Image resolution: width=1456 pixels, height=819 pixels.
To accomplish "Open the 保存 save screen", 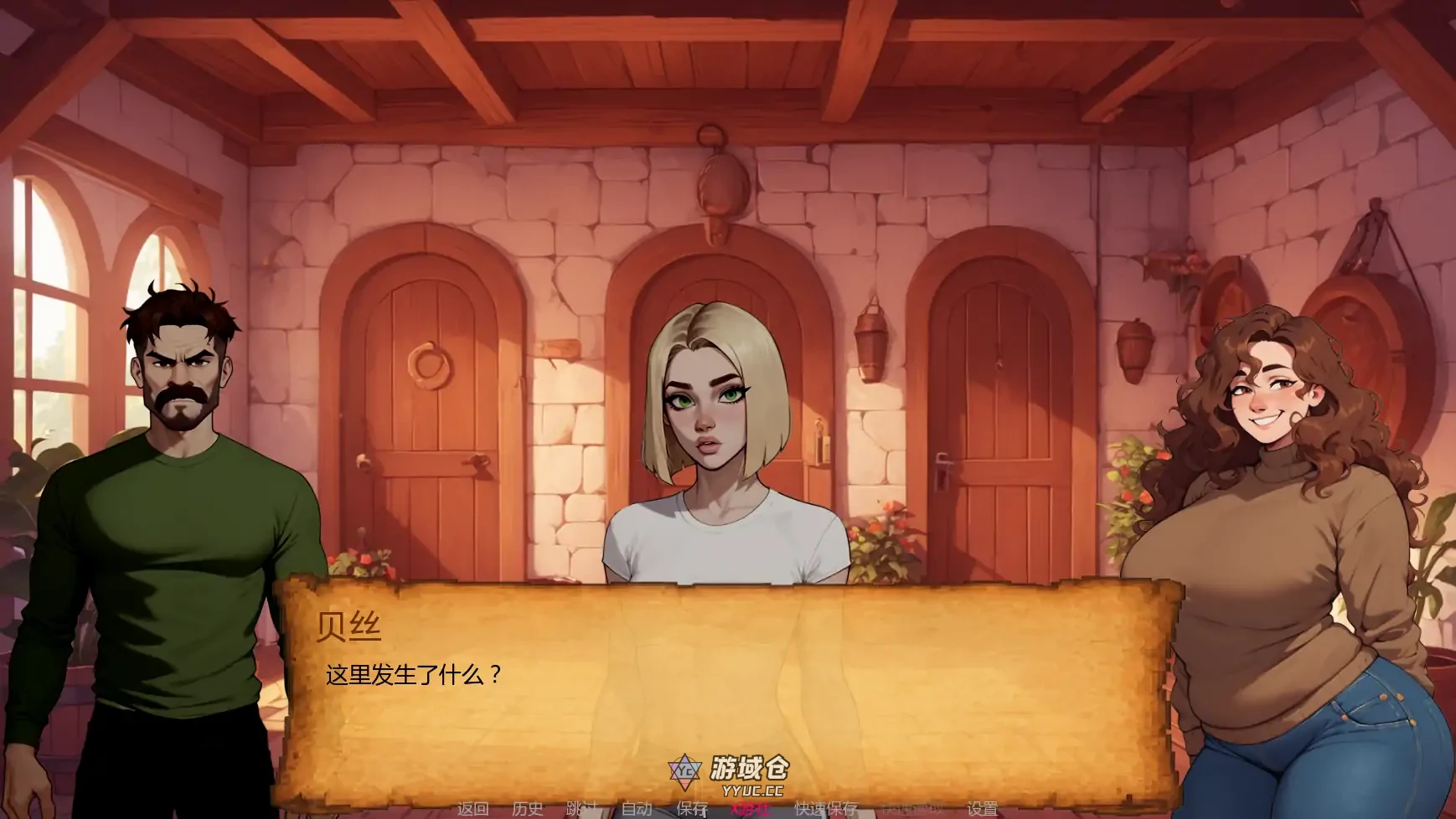I will 689,809.
